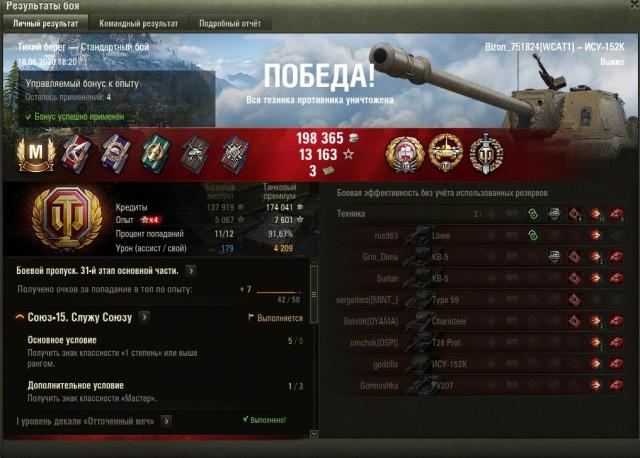Screen dimensions: 640x458
Task: Select rus963 Löwe row in the list
Action: point(480,235)
